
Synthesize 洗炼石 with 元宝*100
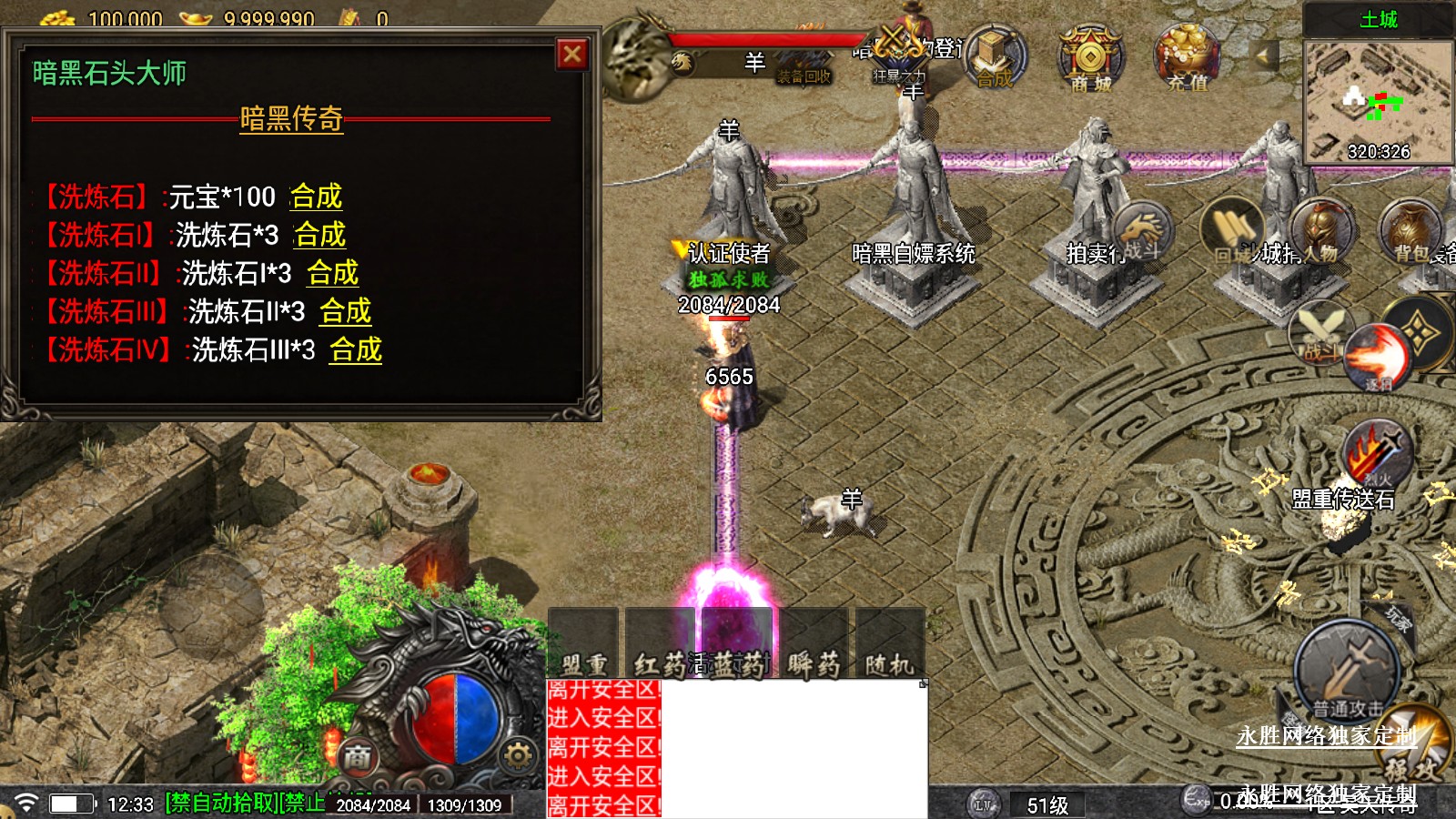(316, 197)
